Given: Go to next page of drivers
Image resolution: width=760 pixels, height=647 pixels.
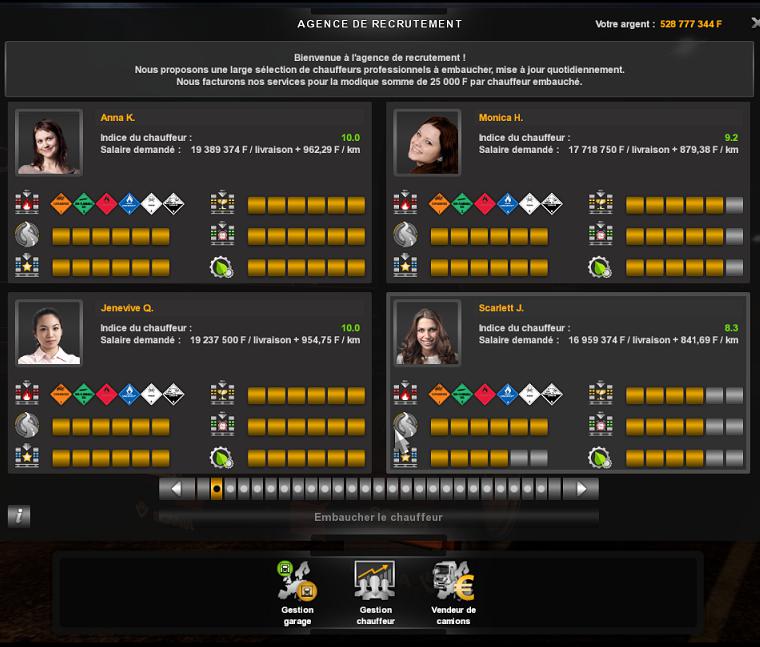Looking at the screenshot, I should [580, 489].
